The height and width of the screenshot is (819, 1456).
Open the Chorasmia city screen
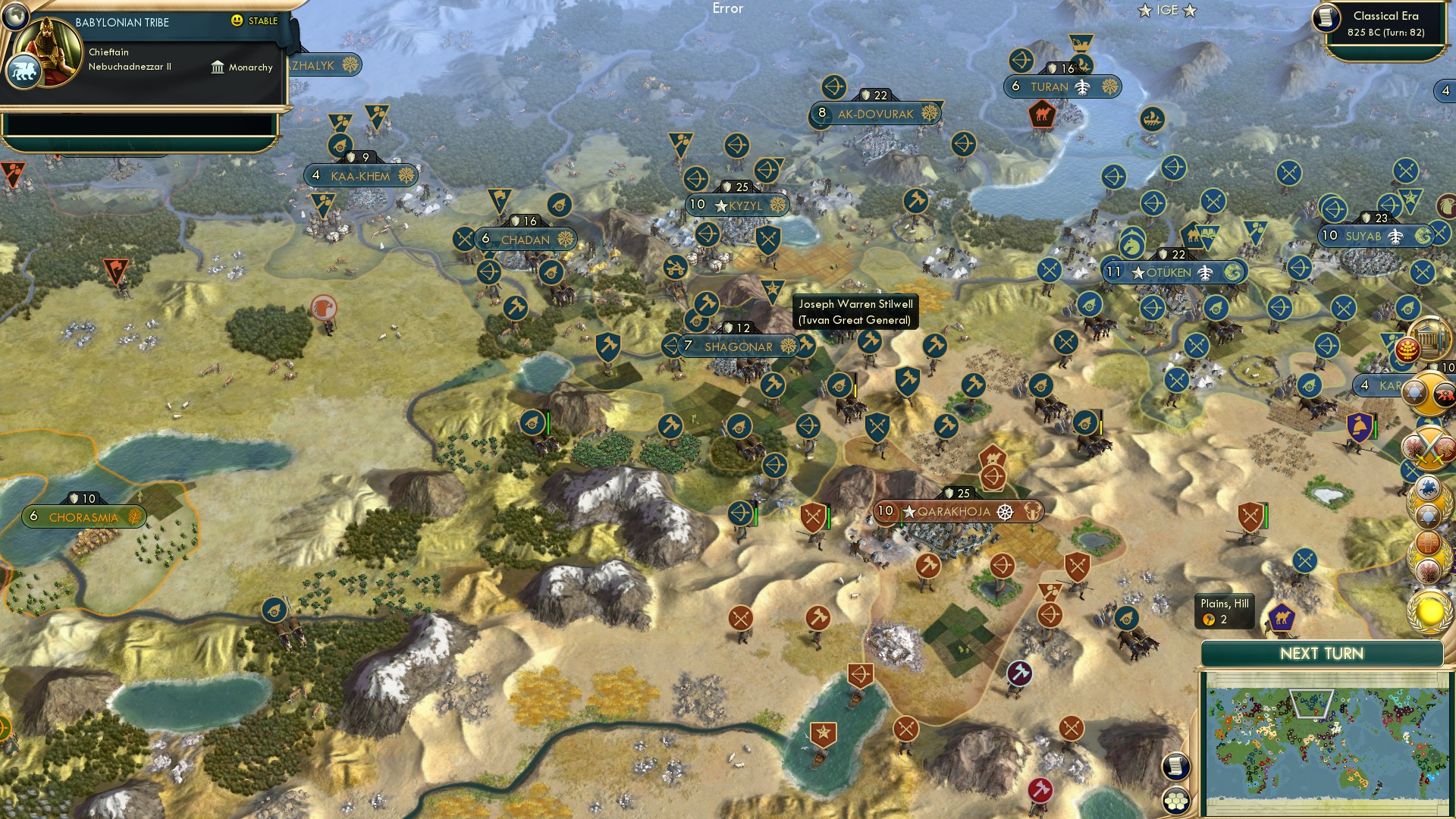(82, 516)
